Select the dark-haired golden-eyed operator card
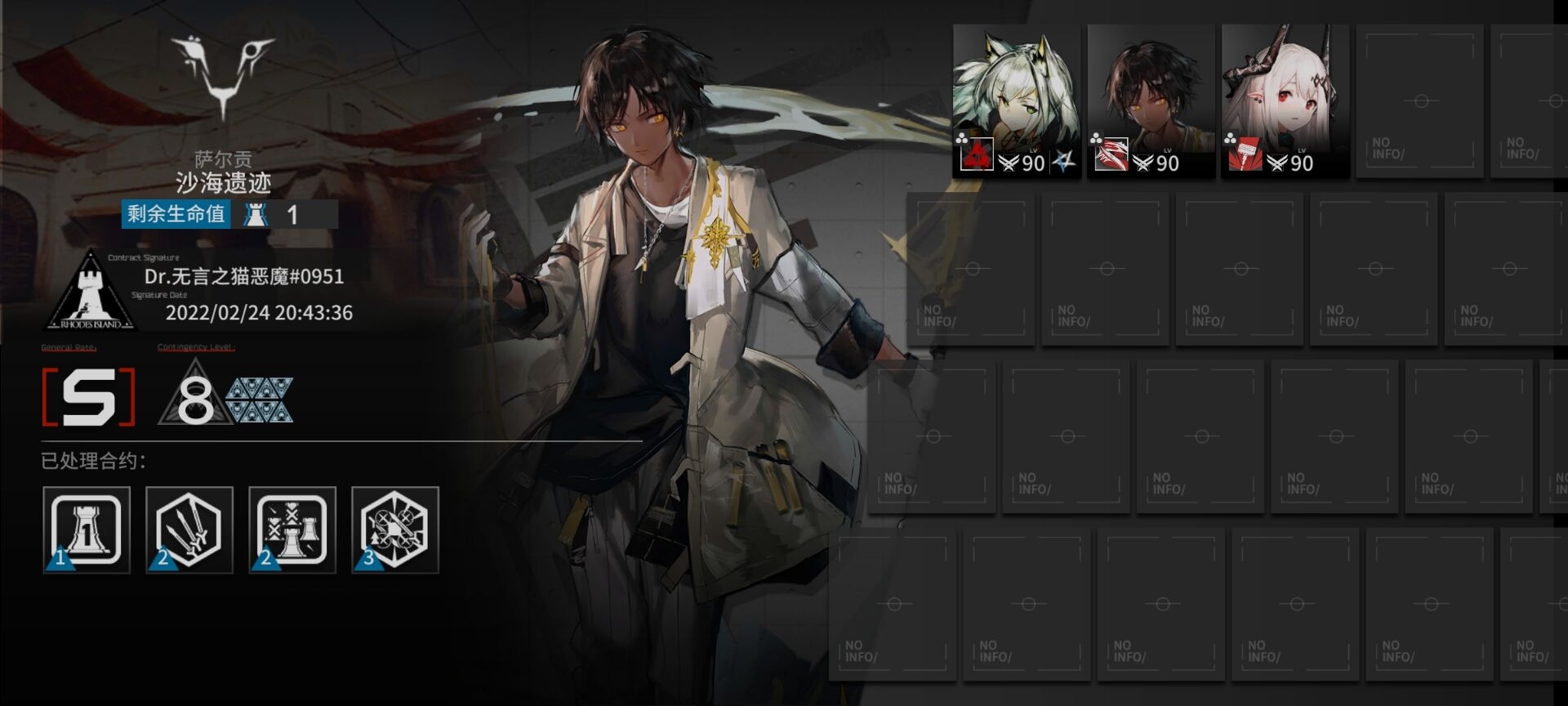1568x706 pixels. point(1151,100)
